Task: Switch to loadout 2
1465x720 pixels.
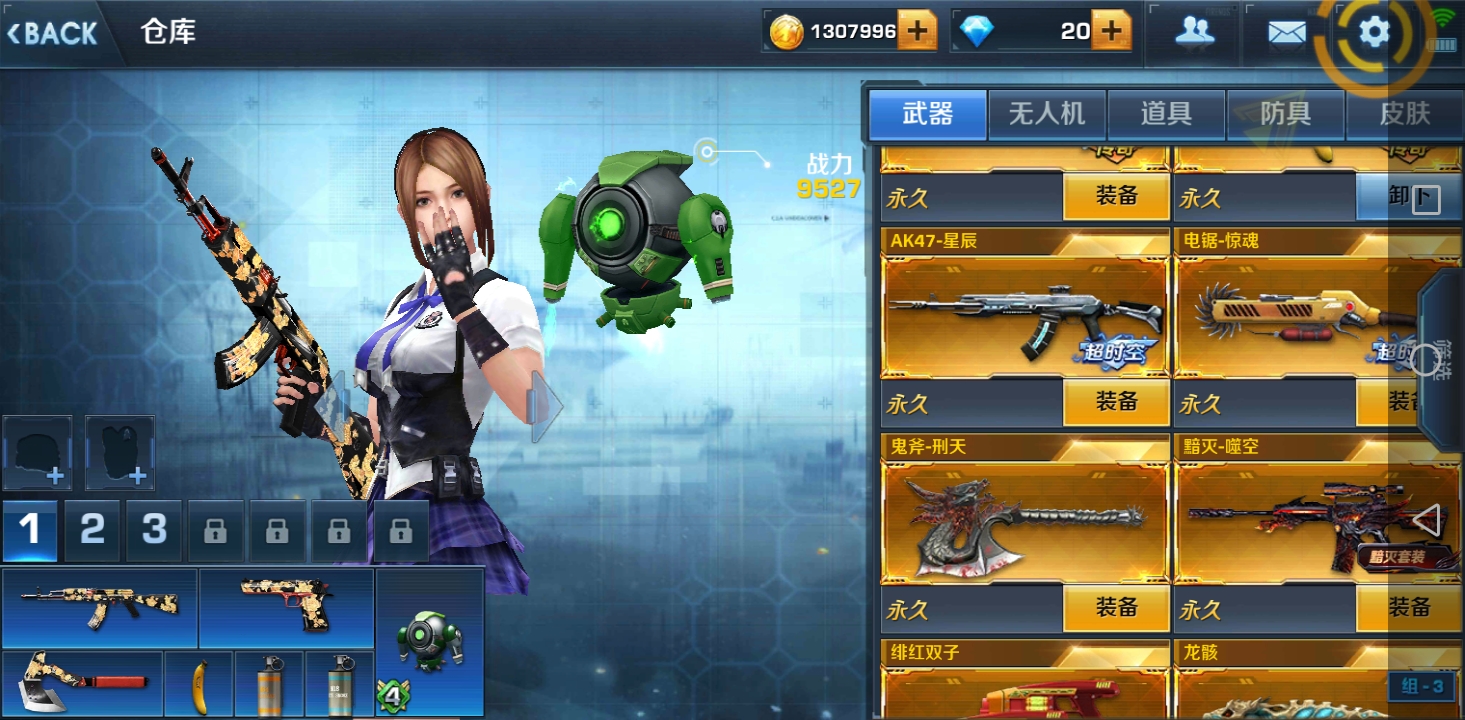Action: (x=92, y=530)
